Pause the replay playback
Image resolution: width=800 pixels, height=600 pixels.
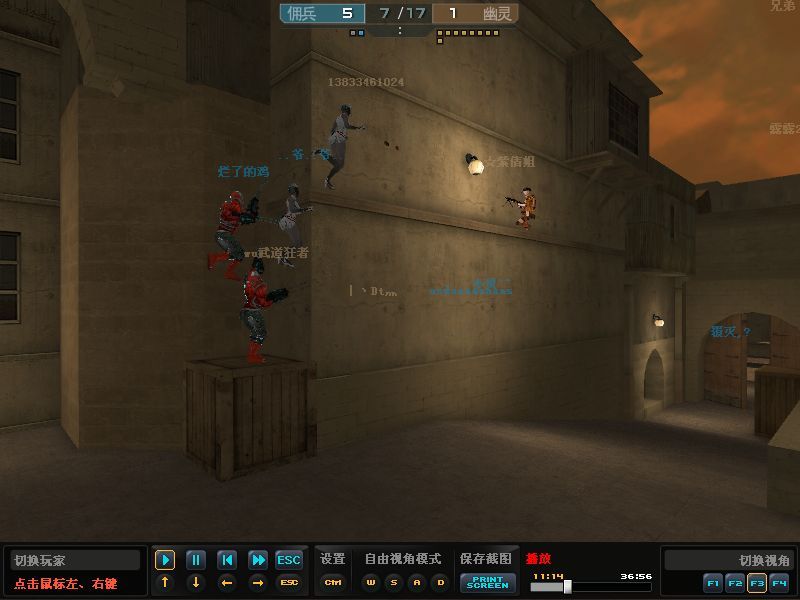[196, 560]
